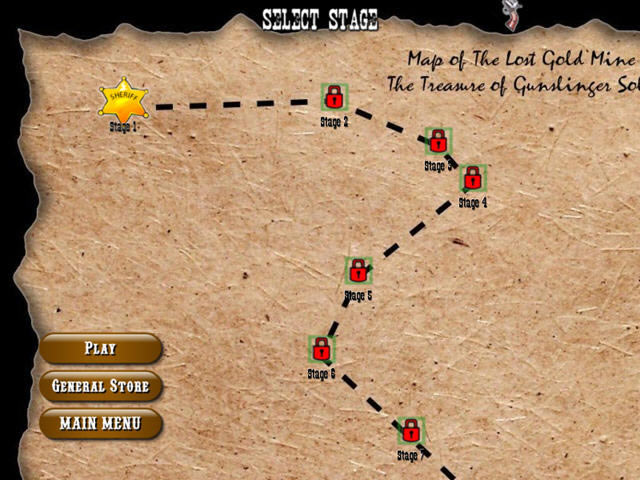
Task: Click the locked Stage 7 padlock
Action: (x=410, y=431)
